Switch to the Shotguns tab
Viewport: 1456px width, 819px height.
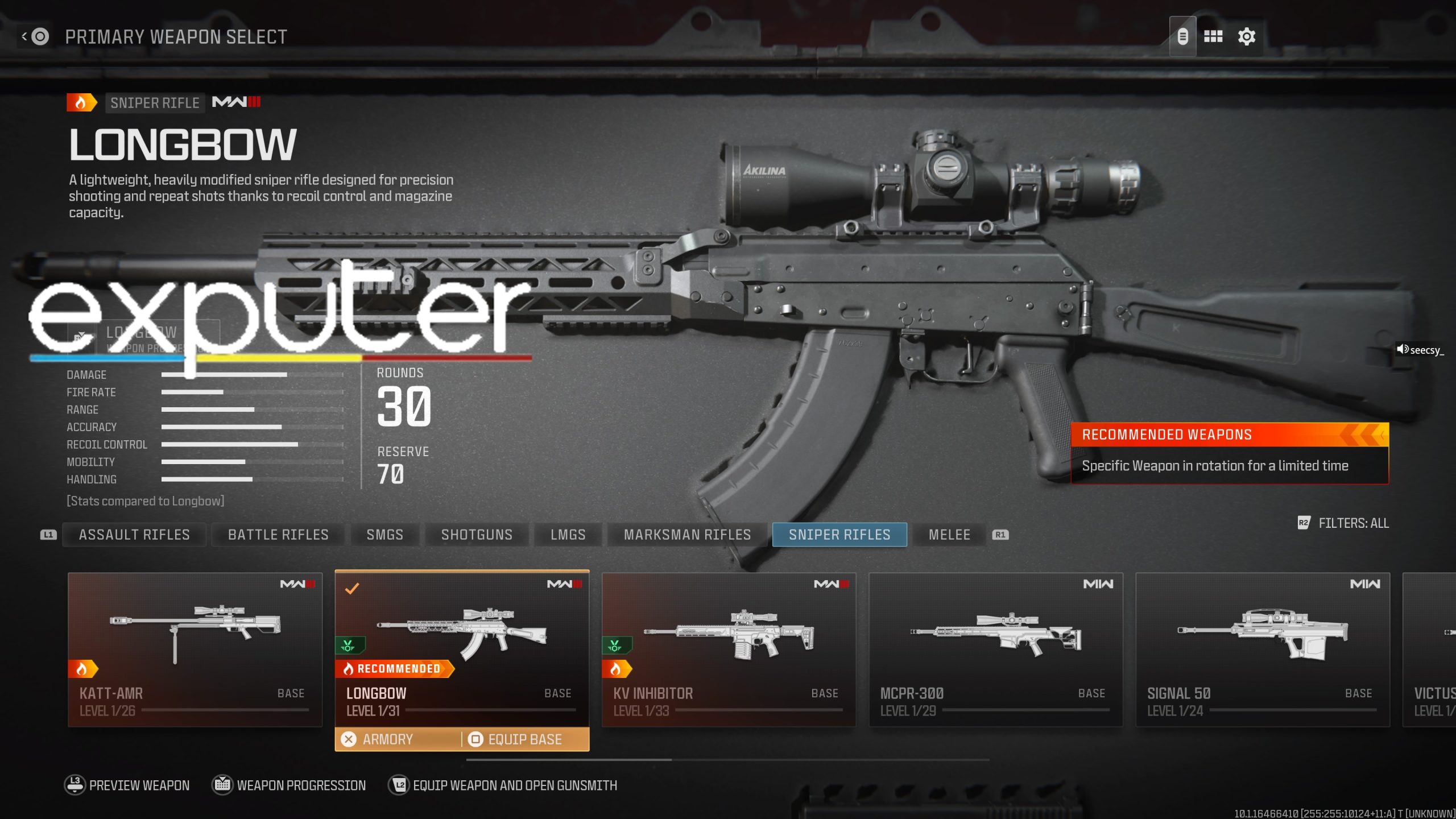(476, 535)
